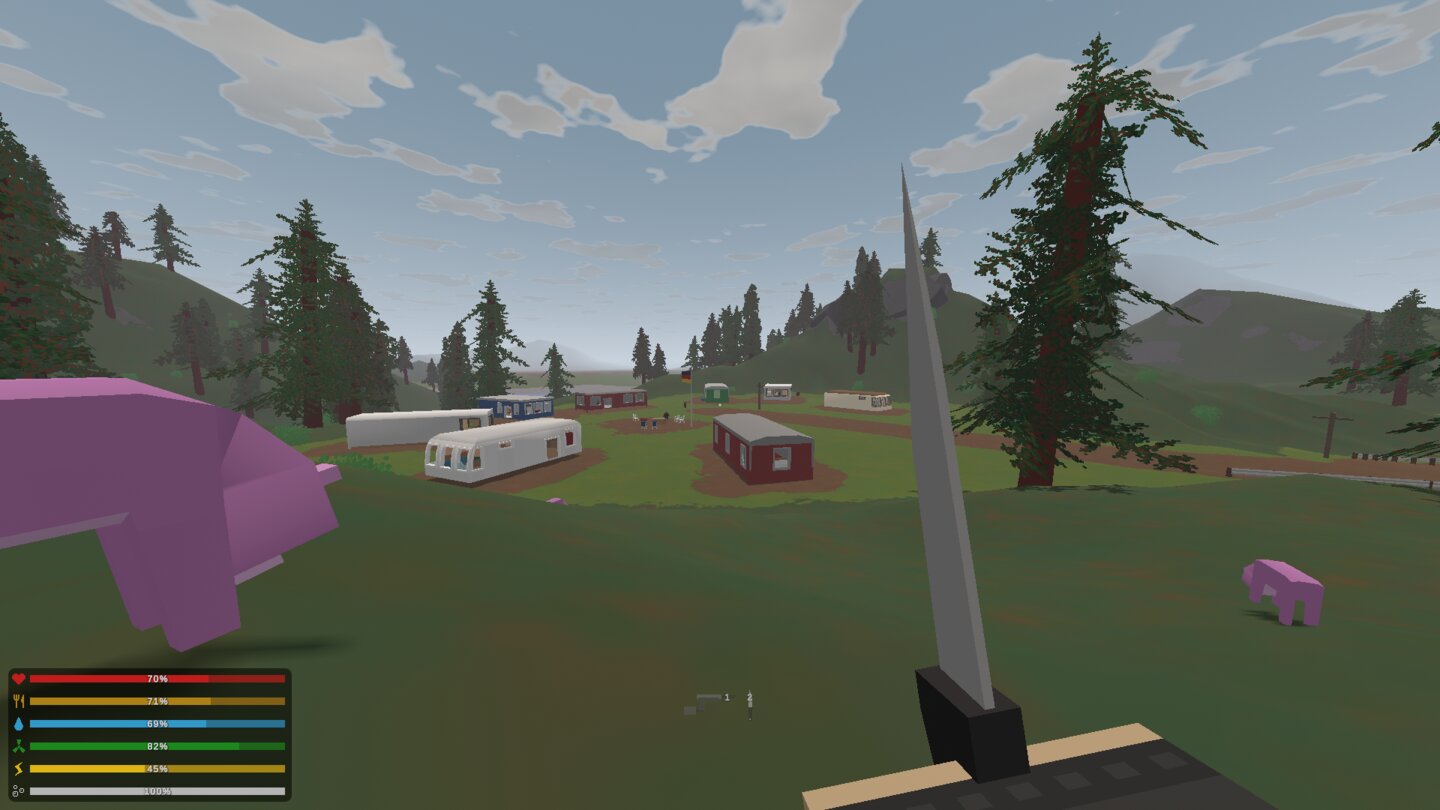Click the oxygen bubbles icon

point(18,790)
